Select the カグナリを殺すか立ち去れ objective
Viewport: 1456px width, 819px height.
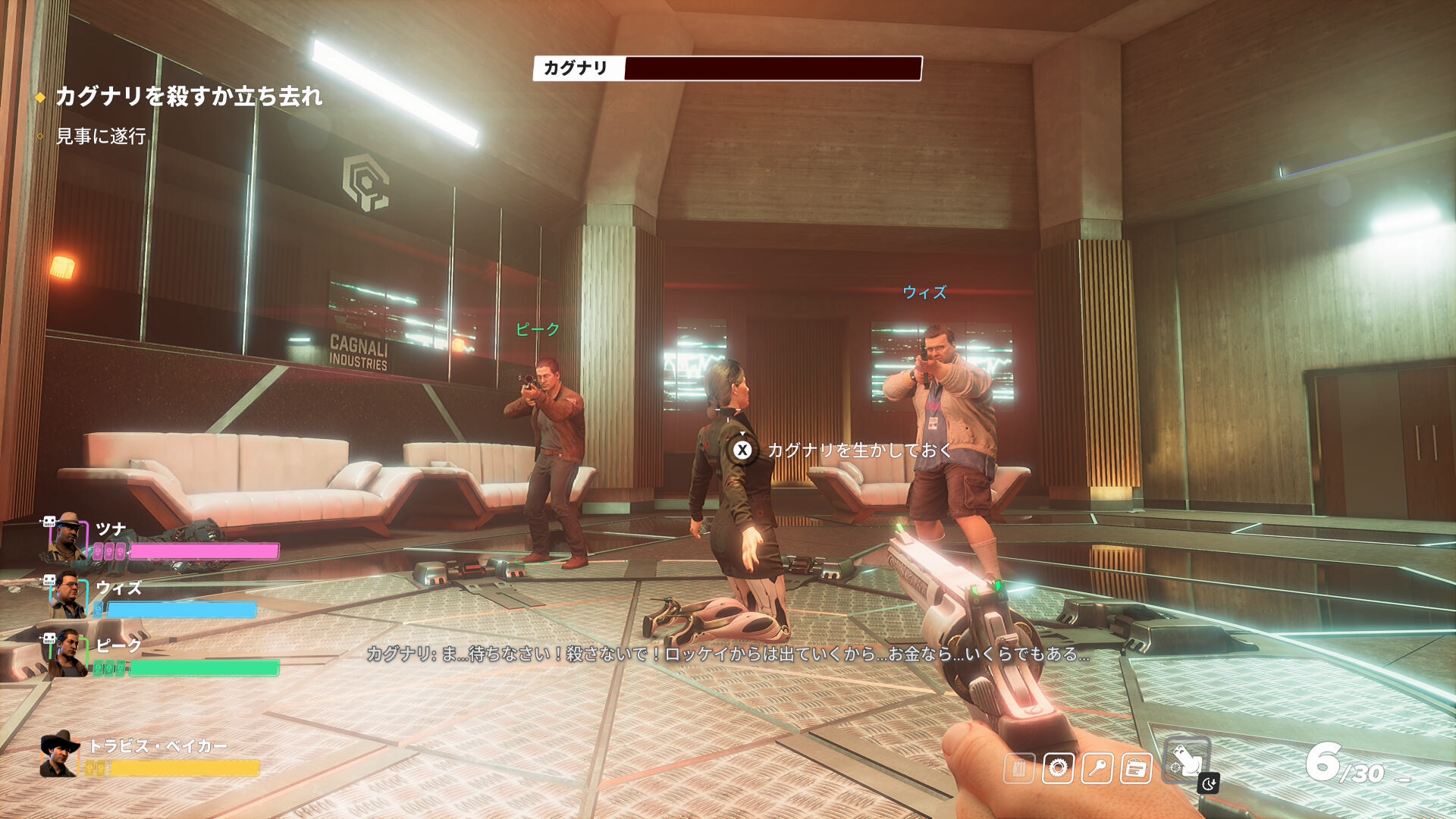(189, 96)
